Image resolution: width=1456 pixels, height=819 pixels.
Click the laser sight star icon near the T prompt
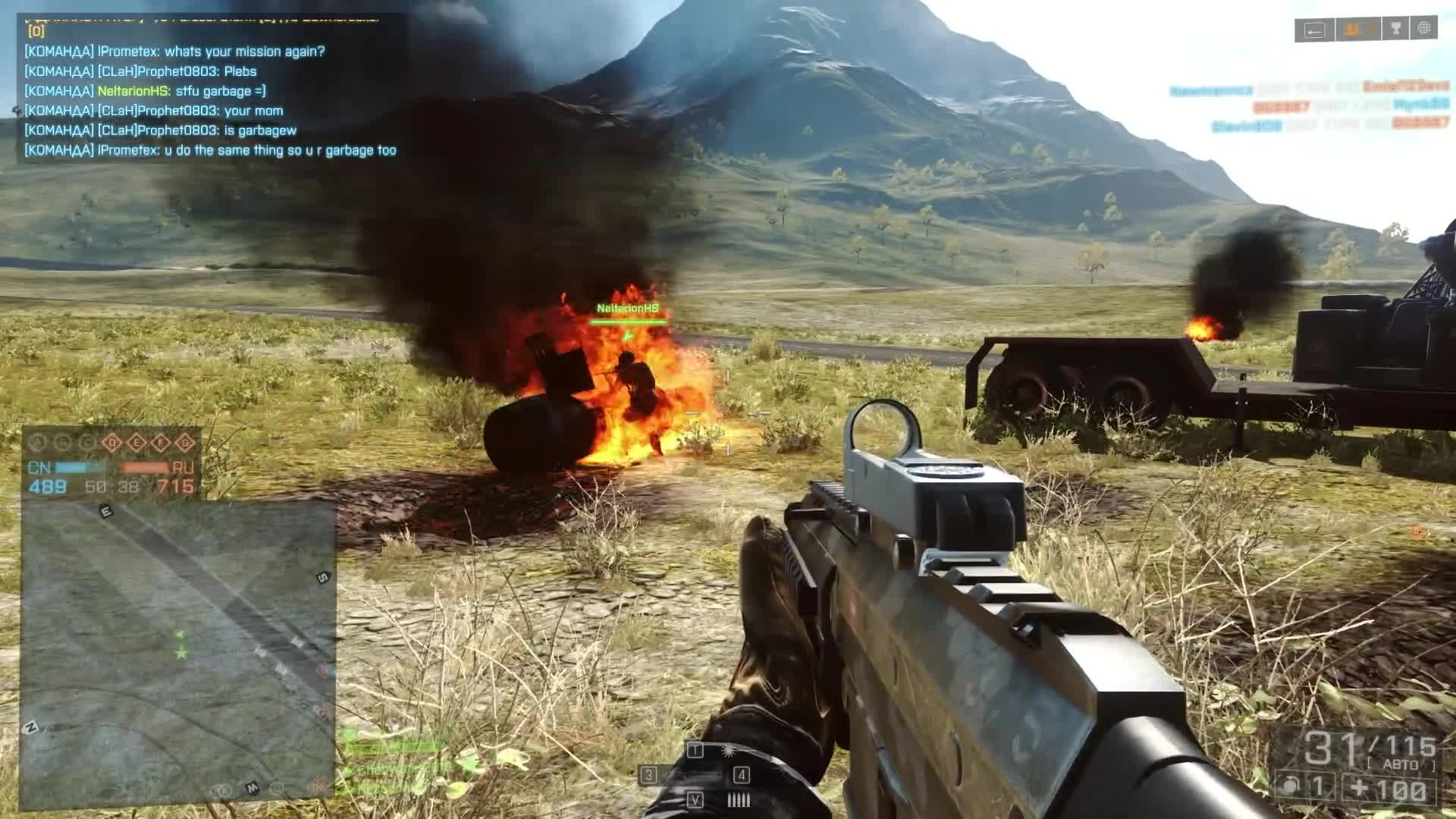(729, 752)
